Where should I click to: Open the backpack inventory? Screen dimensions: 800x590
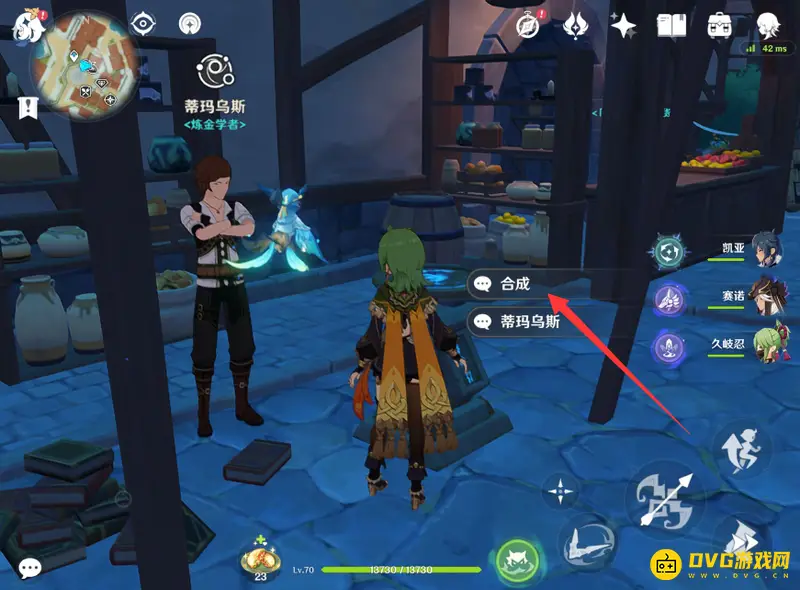[x=719, y=25]
